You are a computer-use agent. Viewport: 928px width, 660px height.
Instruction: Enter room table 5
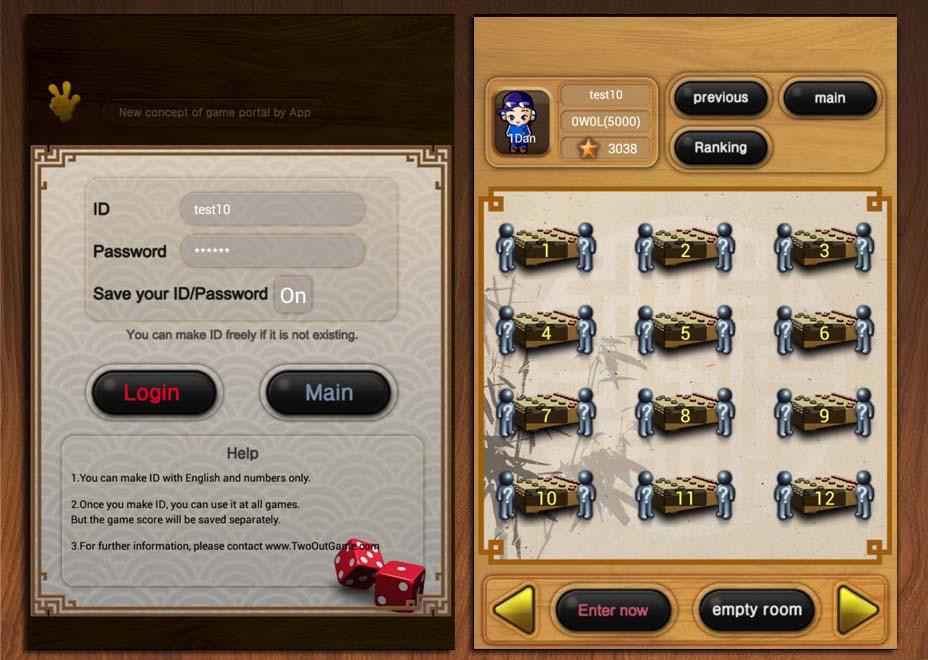click(x=685, y=332)
